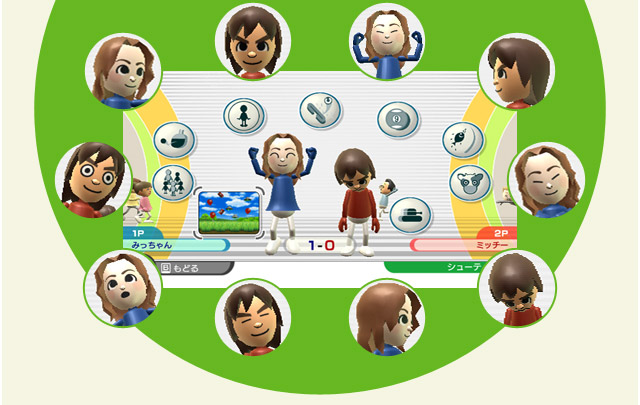Viewport: 640px width, 405px height.
Task: Start the tank battle game icon
Action: click(x=410, y=213)
